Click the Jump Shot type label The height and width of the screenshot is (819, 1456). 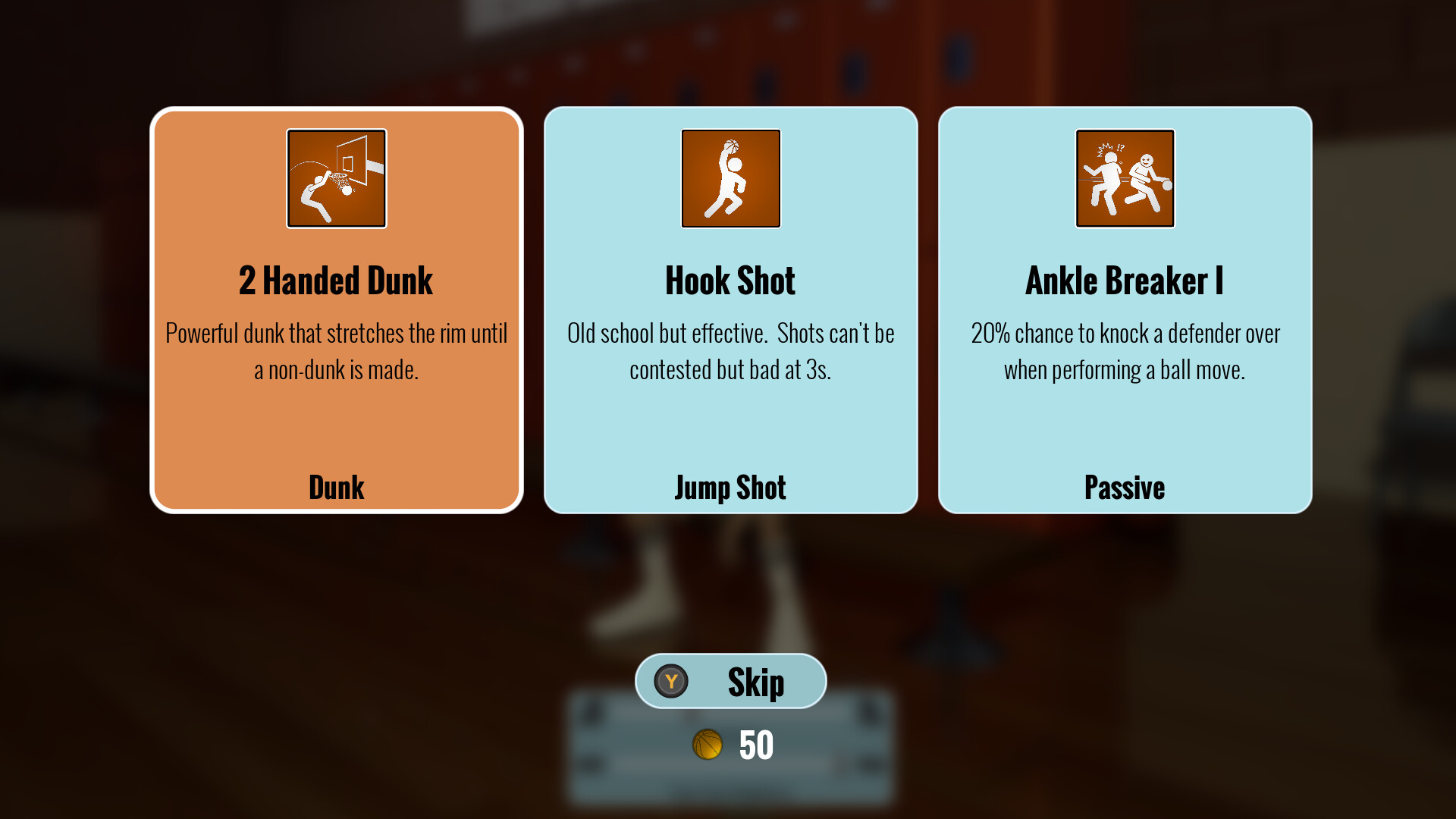point(730,488)
